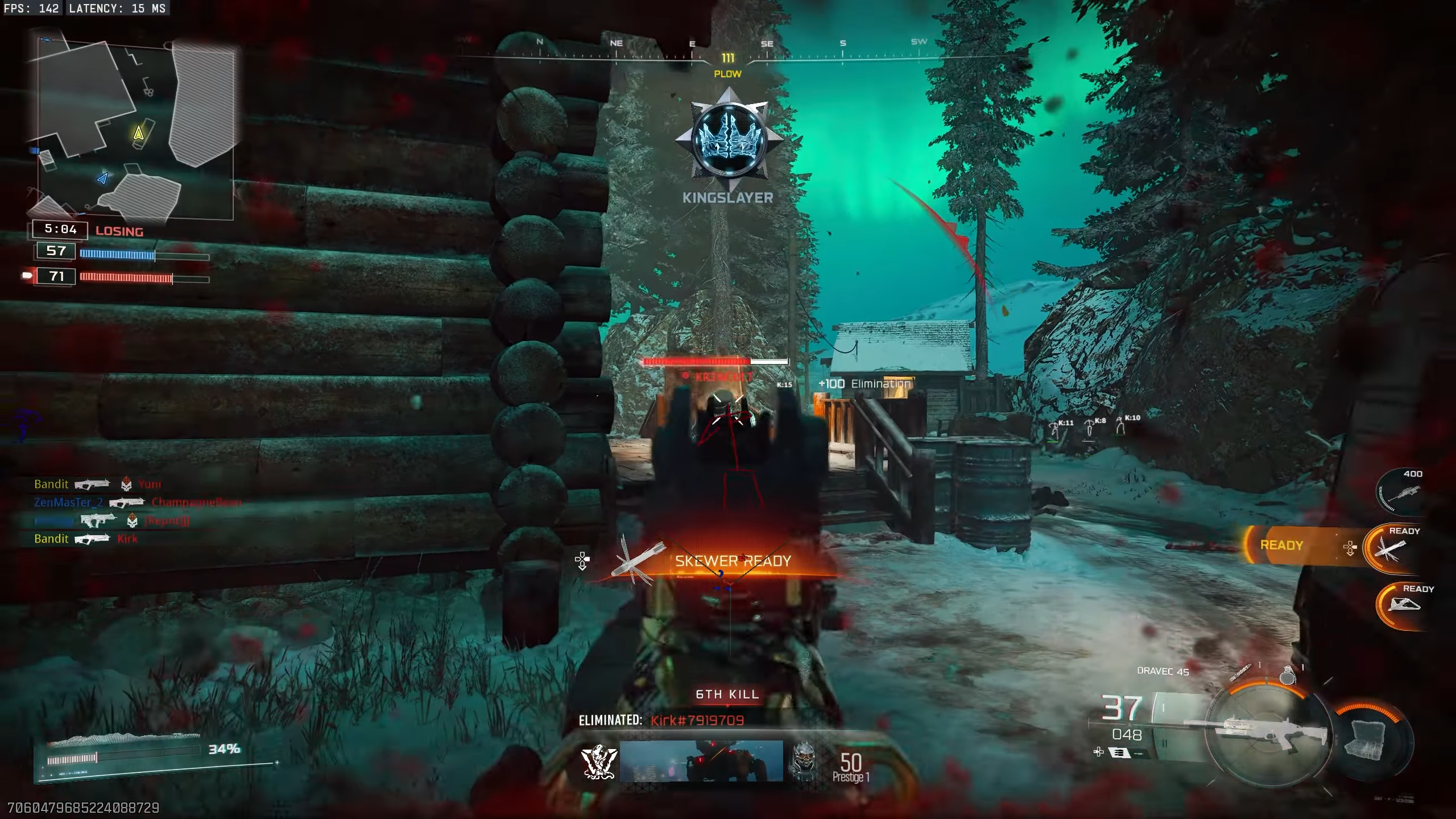Screen dimensions: 1456x819
Task: Select the ELIMINATED killcam banner
Action: [611, 719]
